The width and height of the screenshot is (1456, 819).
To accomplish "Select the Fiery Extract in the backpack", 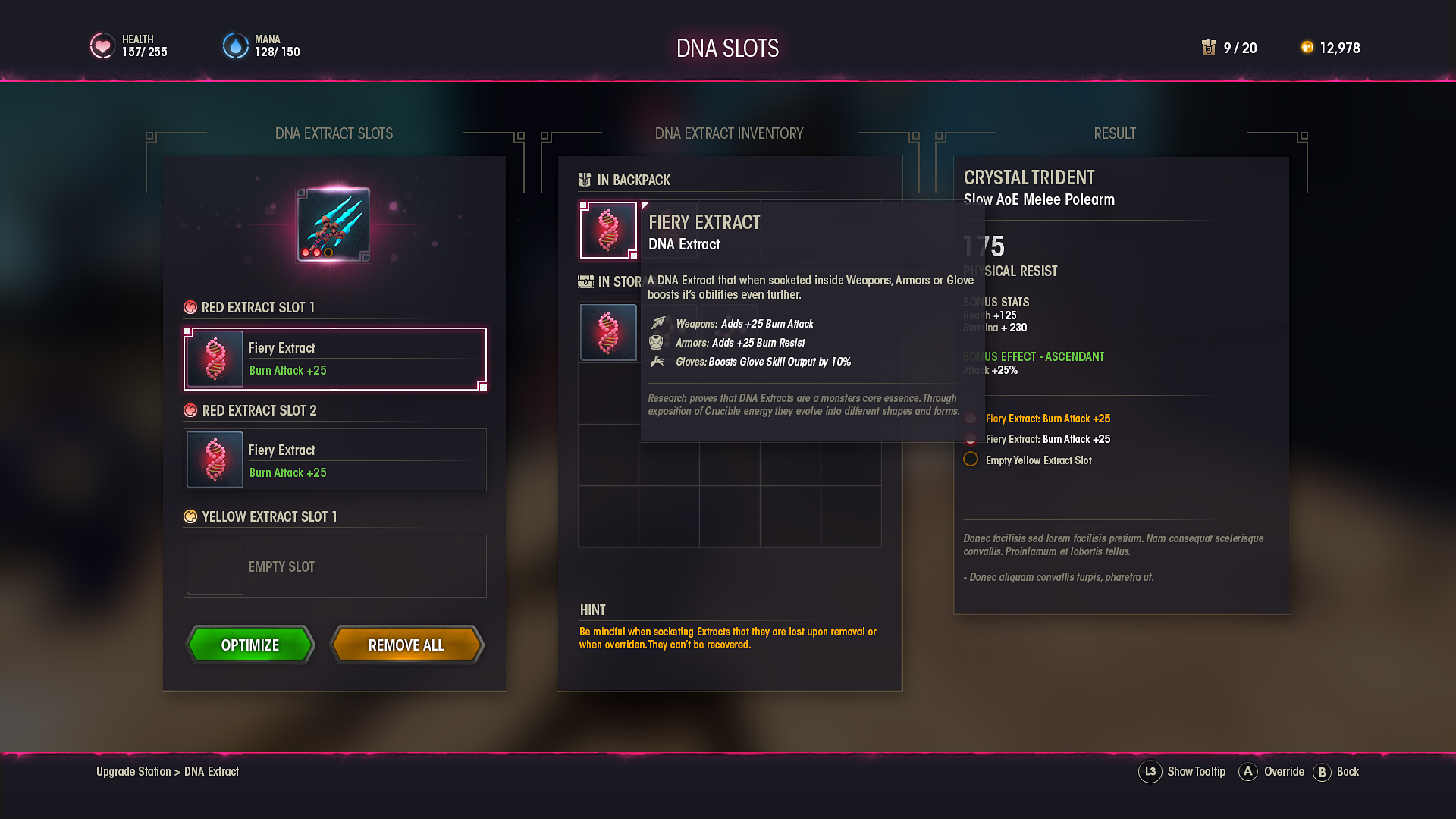I will tap(608, 230).
